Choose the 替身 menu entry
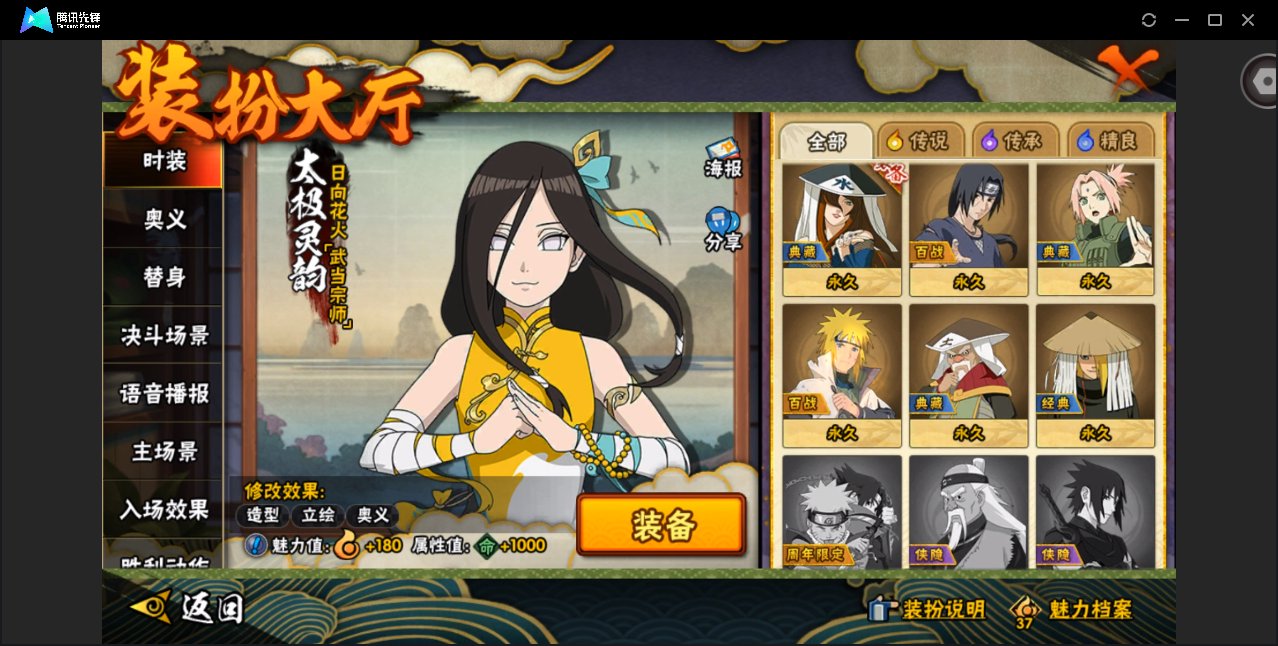1278x646 pixels. click(163, 277)
